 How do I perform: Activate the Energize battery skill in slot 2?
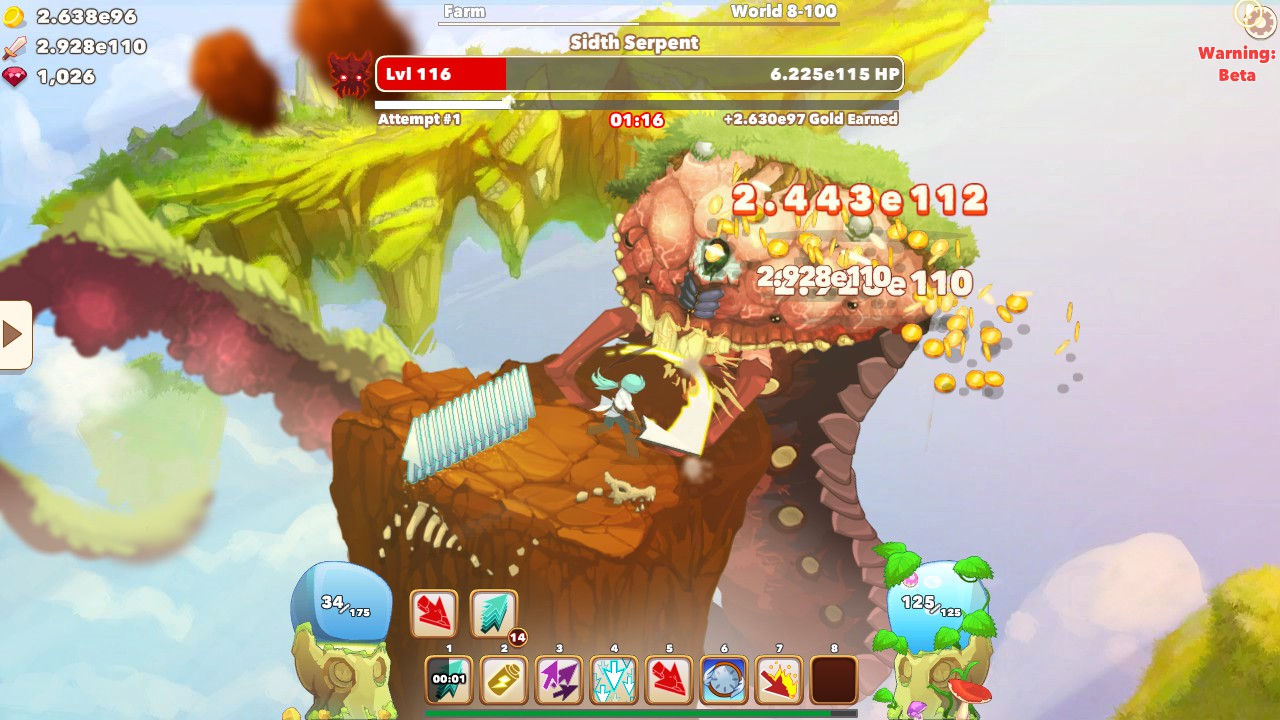(x=503, y=679)
